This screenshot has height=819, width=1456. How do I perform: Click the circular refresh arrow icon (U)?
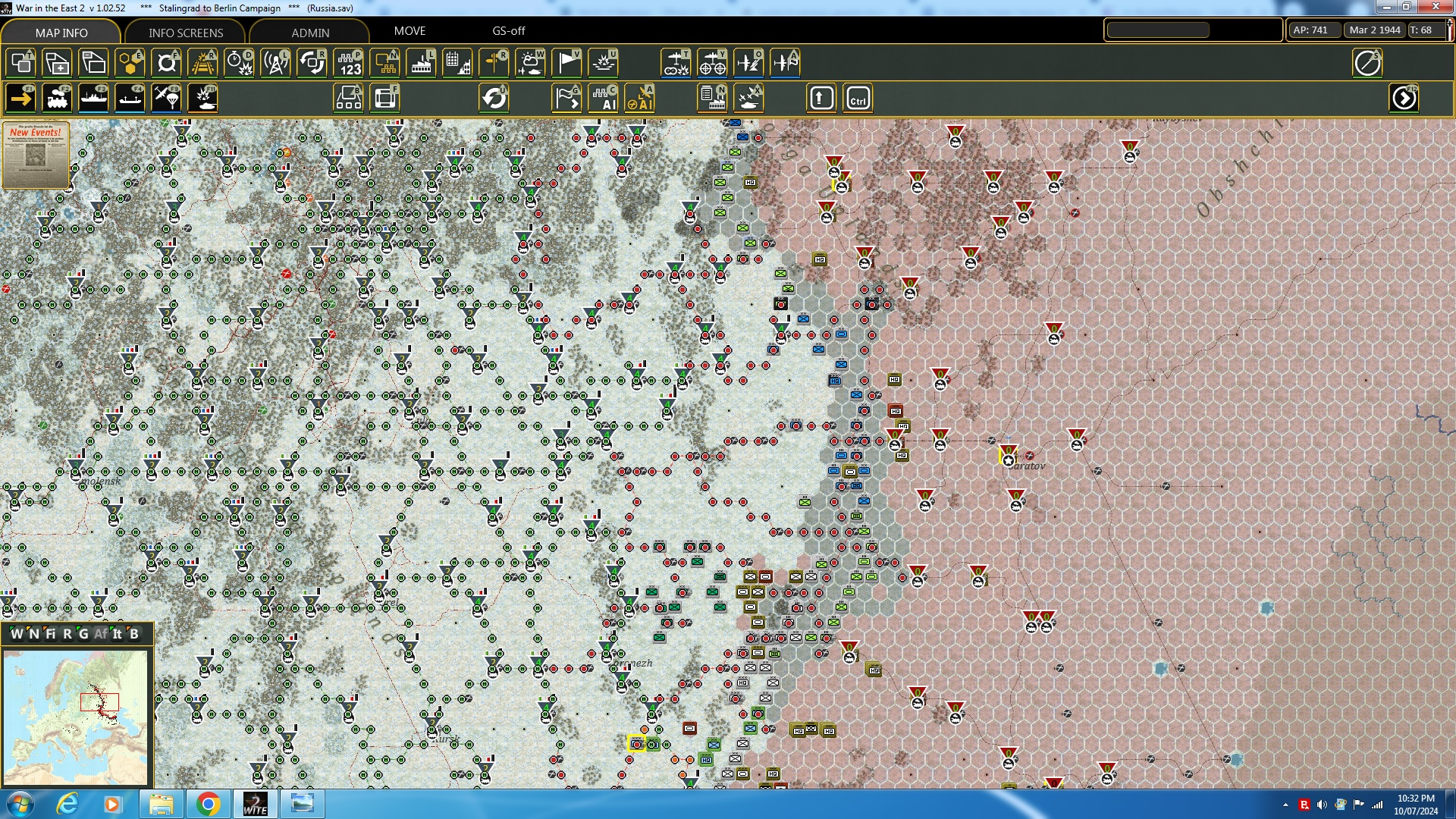tap(494, 98)
